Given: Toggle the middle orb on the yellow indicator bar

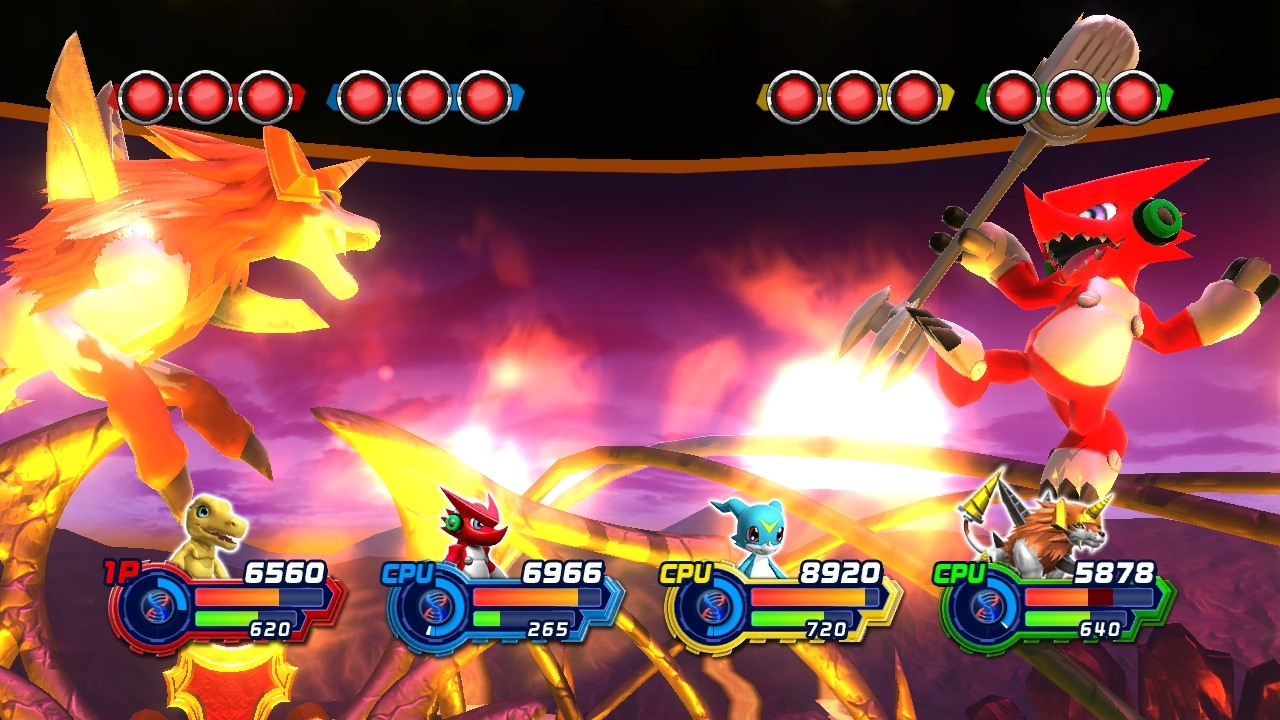Looking at the screenshot, I should click(852, 94).
